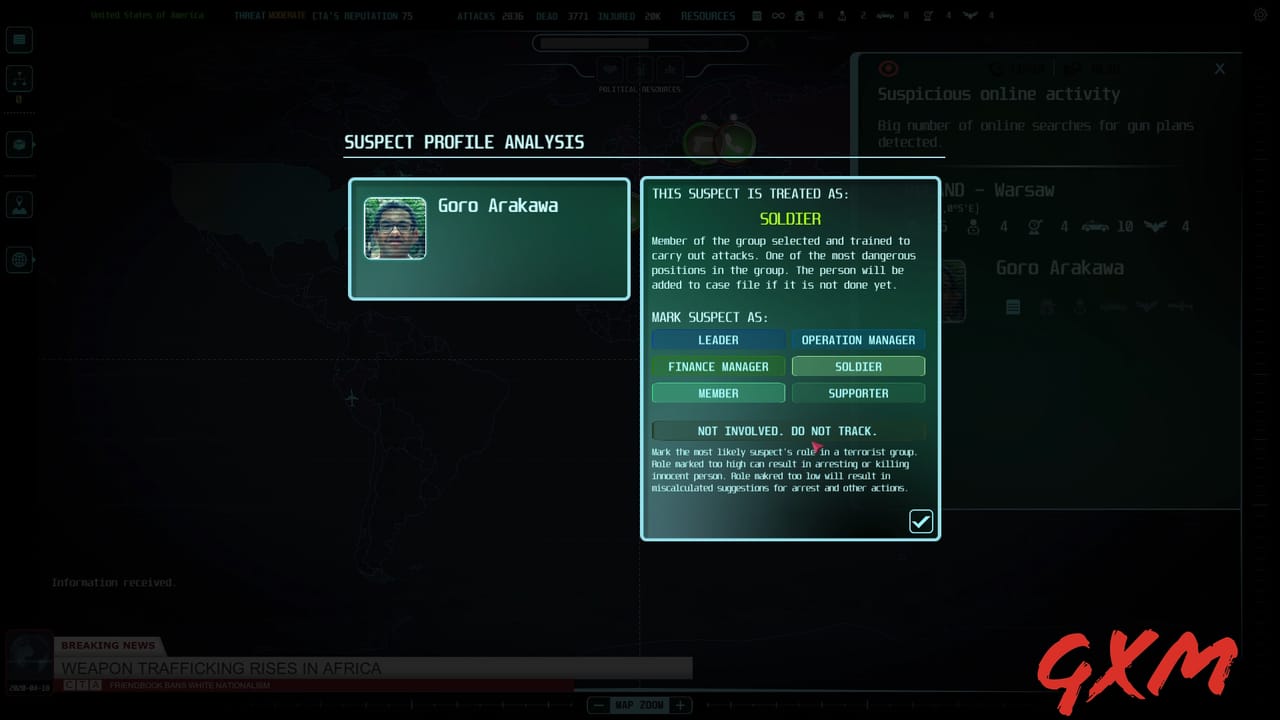Viewport: 1280px width, 720px height.
Task: Confirm with the checkmark on the analysis panel
Action: 920,521
